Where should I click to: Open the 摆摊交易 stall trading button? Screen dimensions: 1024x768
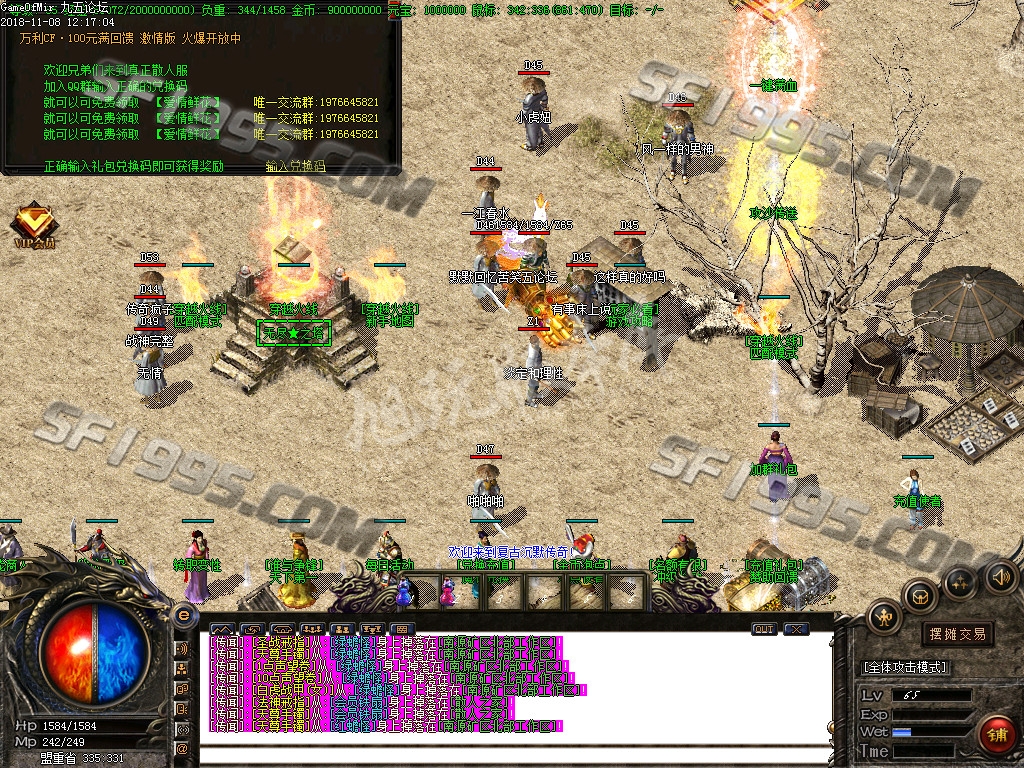pos(957,633)
